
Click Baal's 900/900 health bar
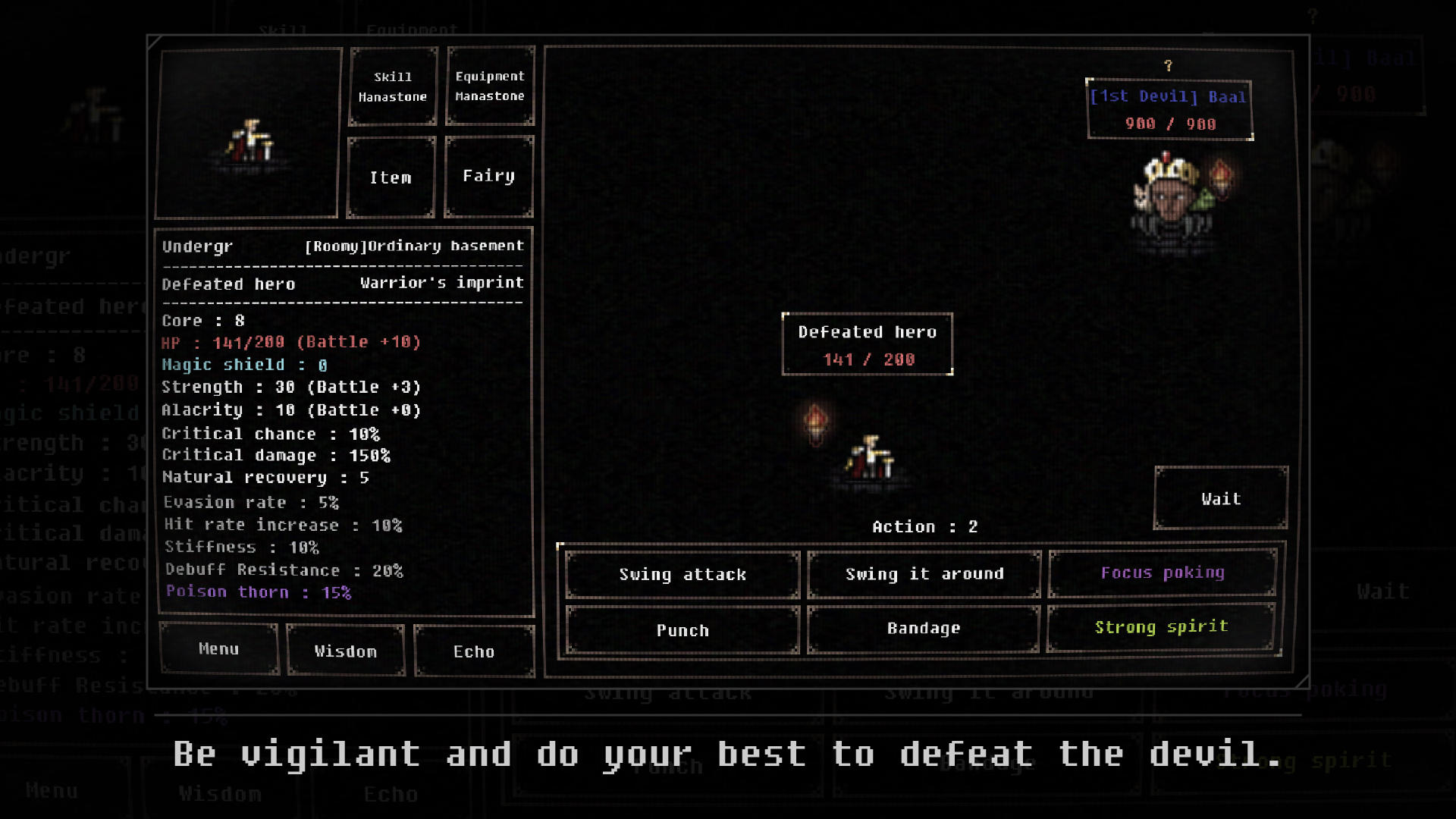click(1170, 124)
